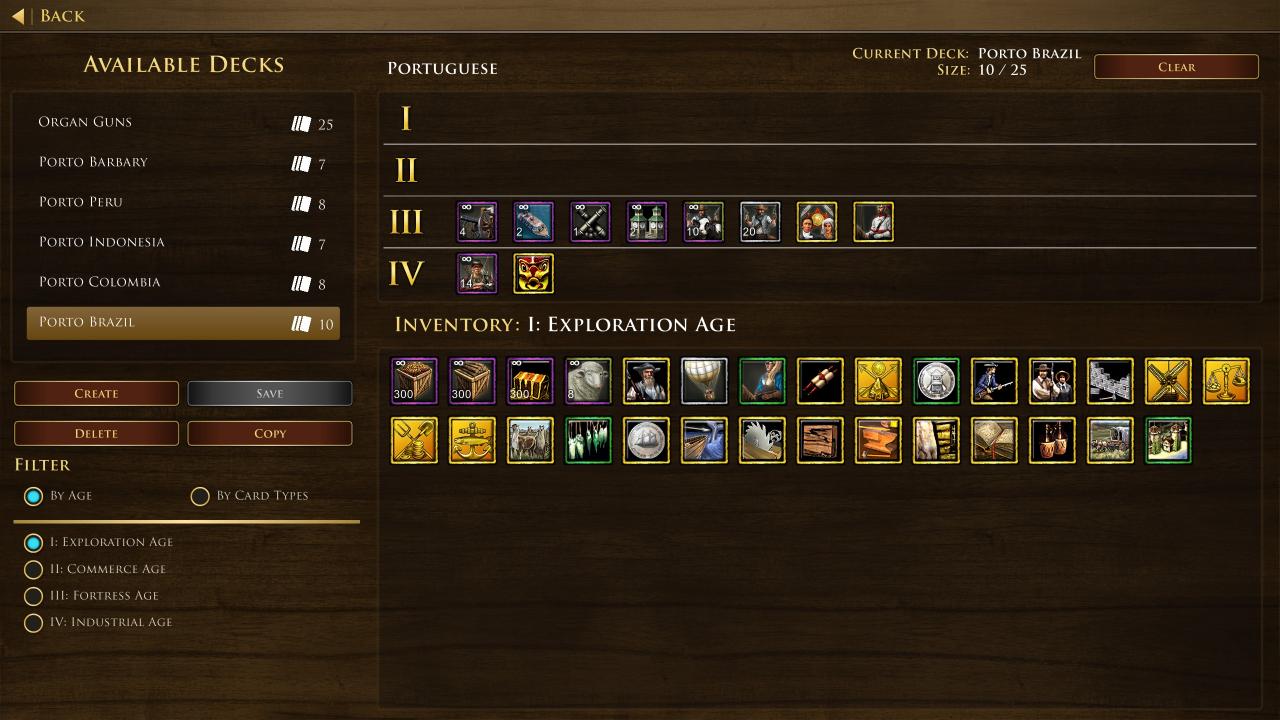Clear all cards from current deck
The image size is (1280, 720).
coord(1176,67)
